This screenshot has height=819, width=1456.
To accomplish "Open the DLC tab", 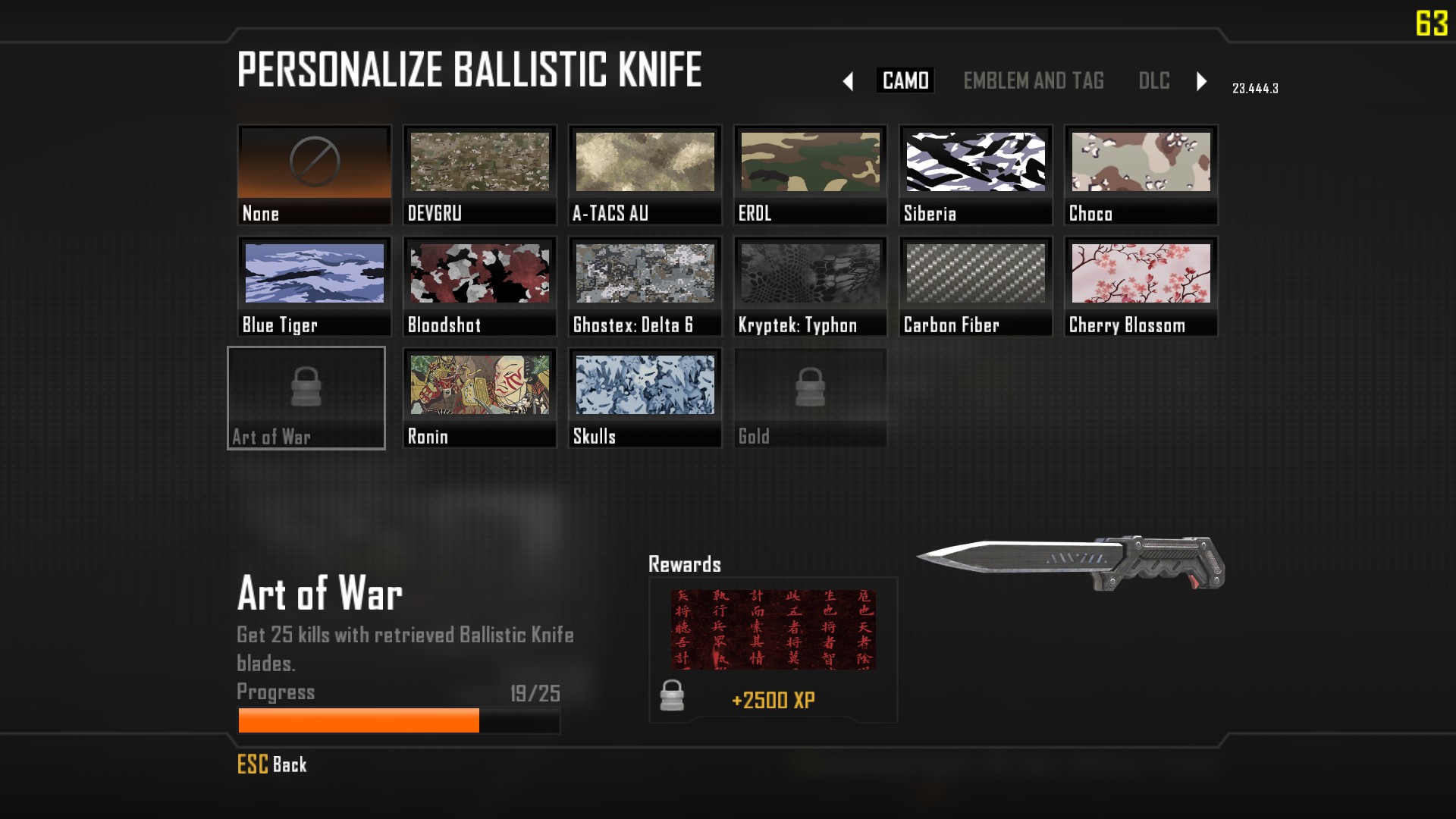I will coord(1153,80).
